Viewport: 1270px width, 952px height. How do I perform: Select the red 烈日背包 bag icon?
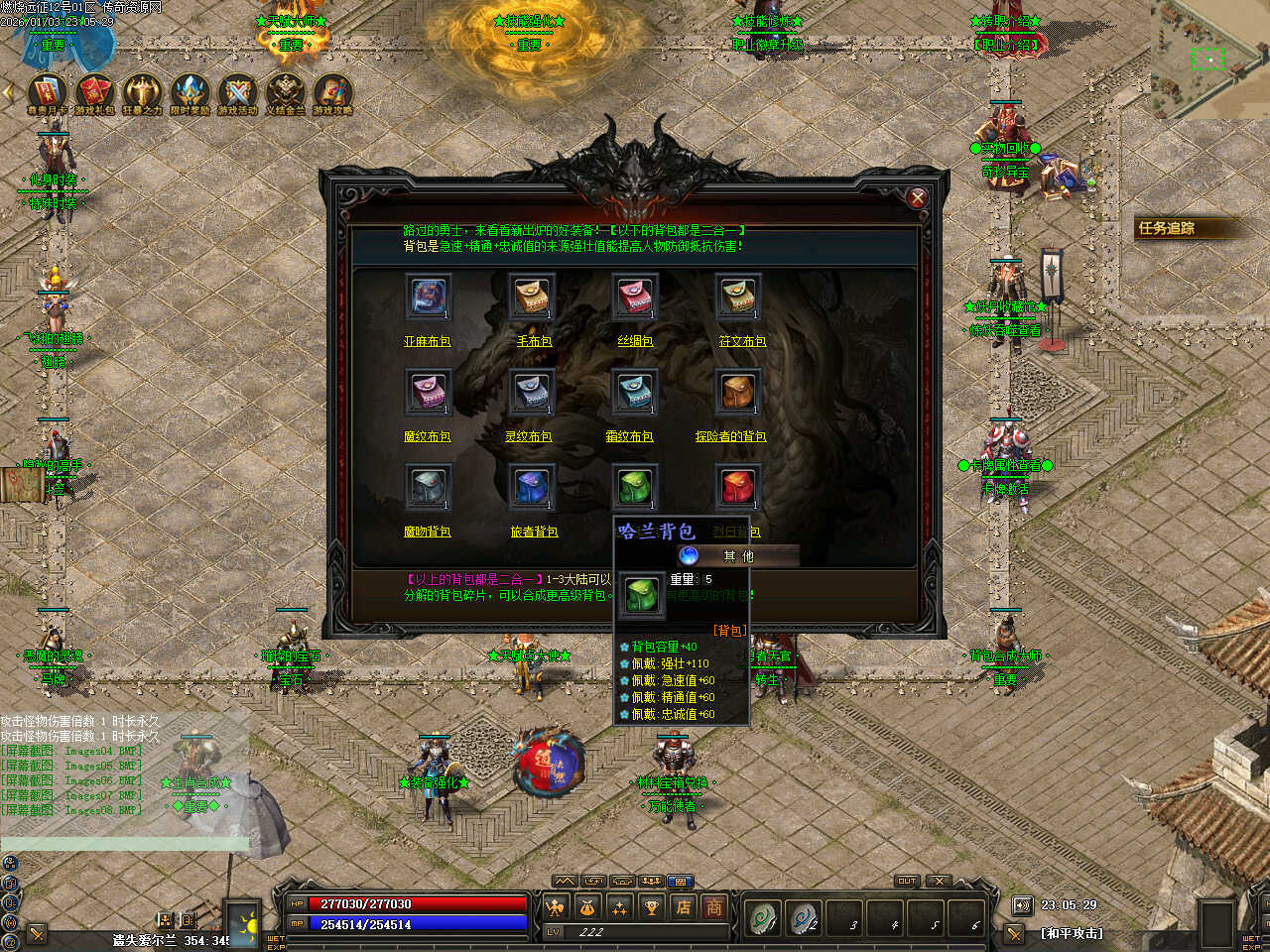(x=737, y=487)
